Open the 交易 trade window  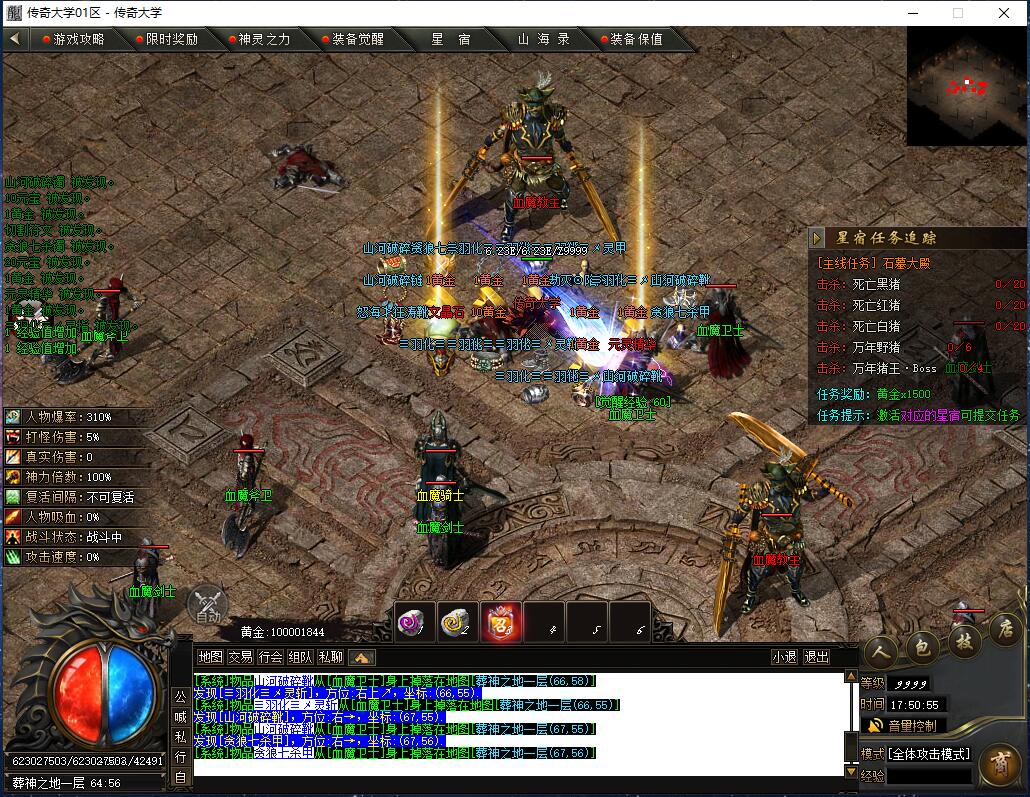tap(240, 657)
